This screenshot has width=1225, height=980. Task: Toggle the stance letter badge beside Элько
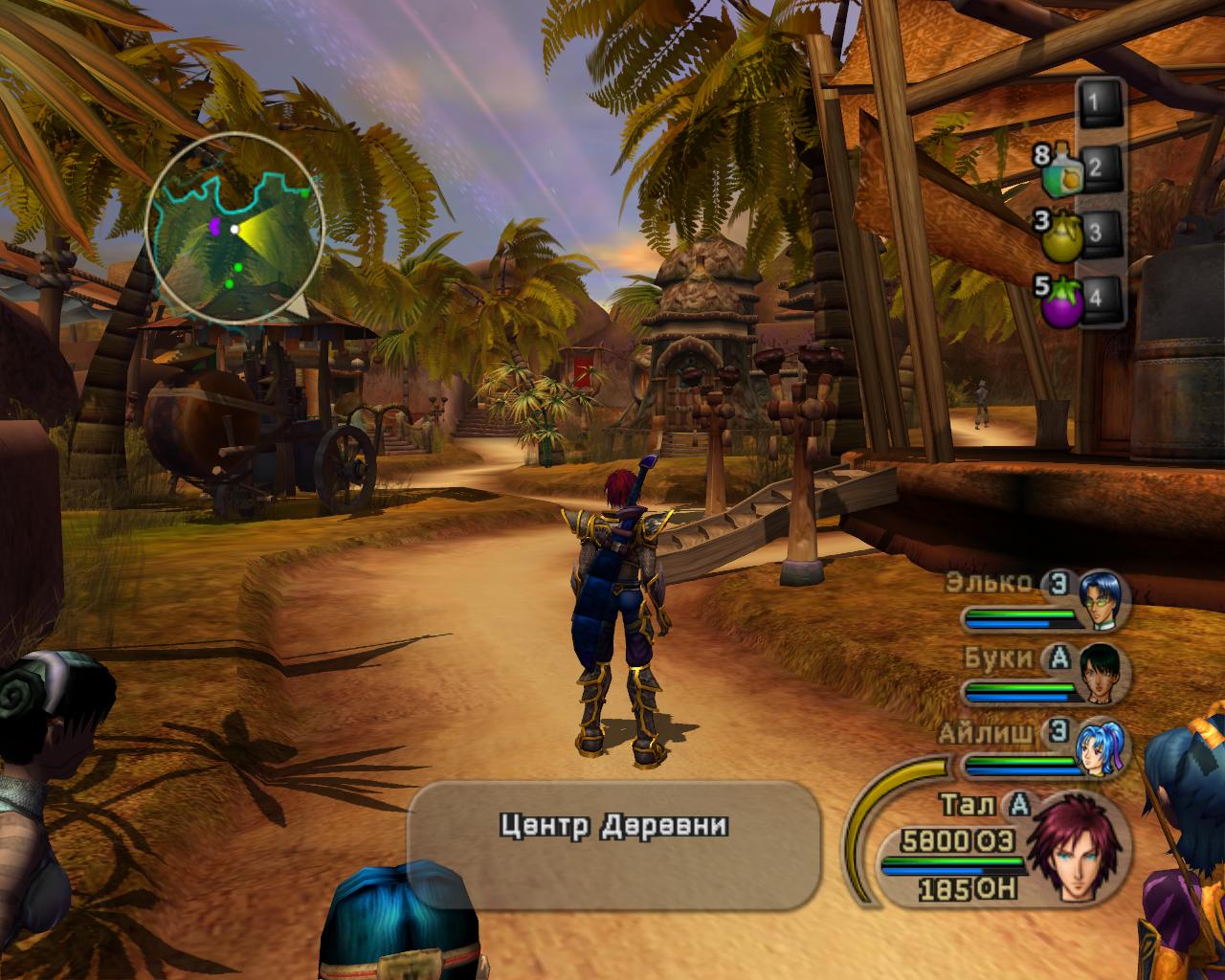coord(1057,585)
